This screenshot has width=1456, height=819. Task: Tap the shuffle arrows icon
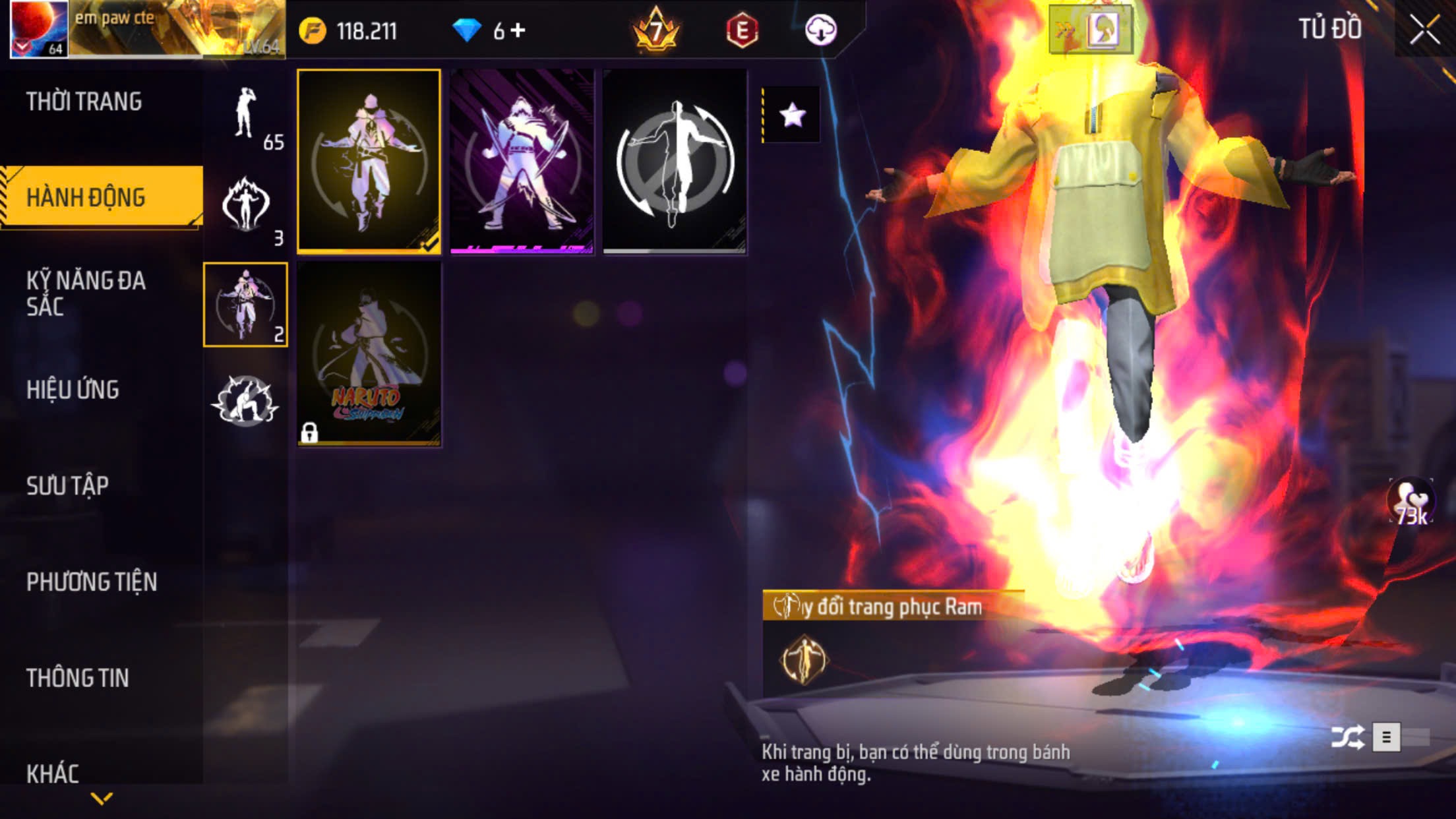click(x=1347, y=737)
